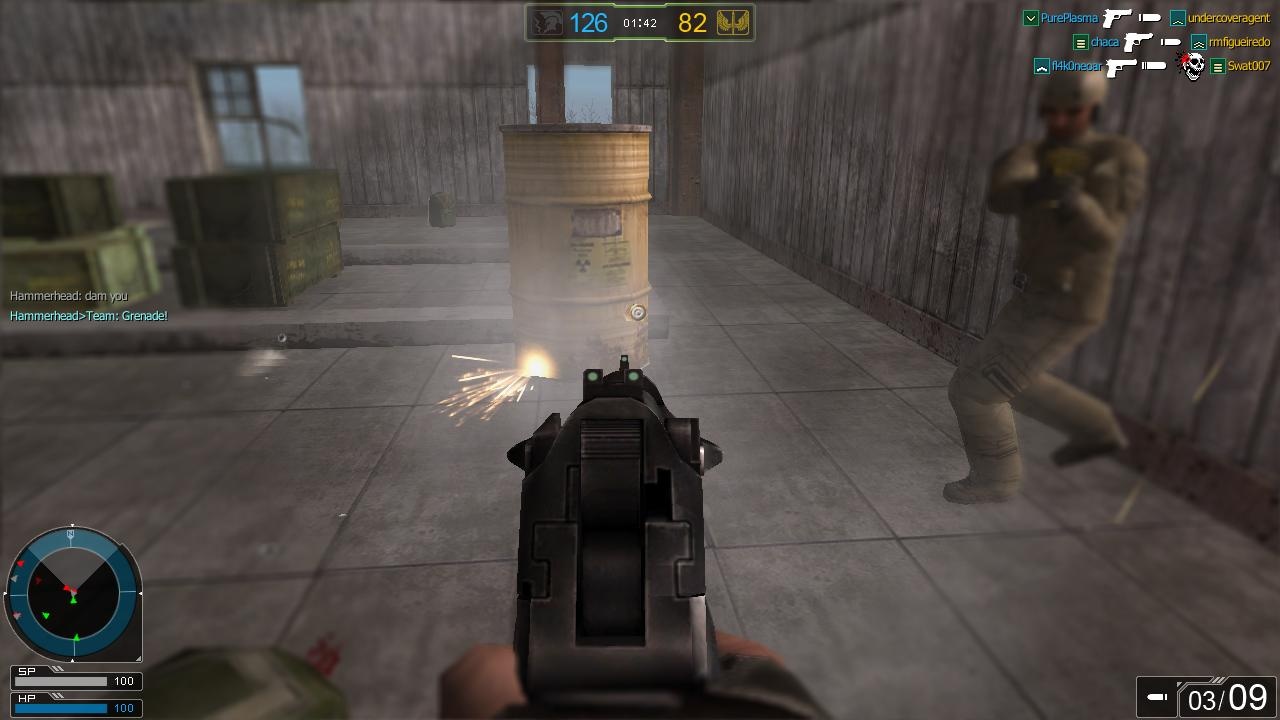Click the pistol icon next to PurePlasma
The height and width of the screenshot is (720, 1280).
coord(1117,18)
